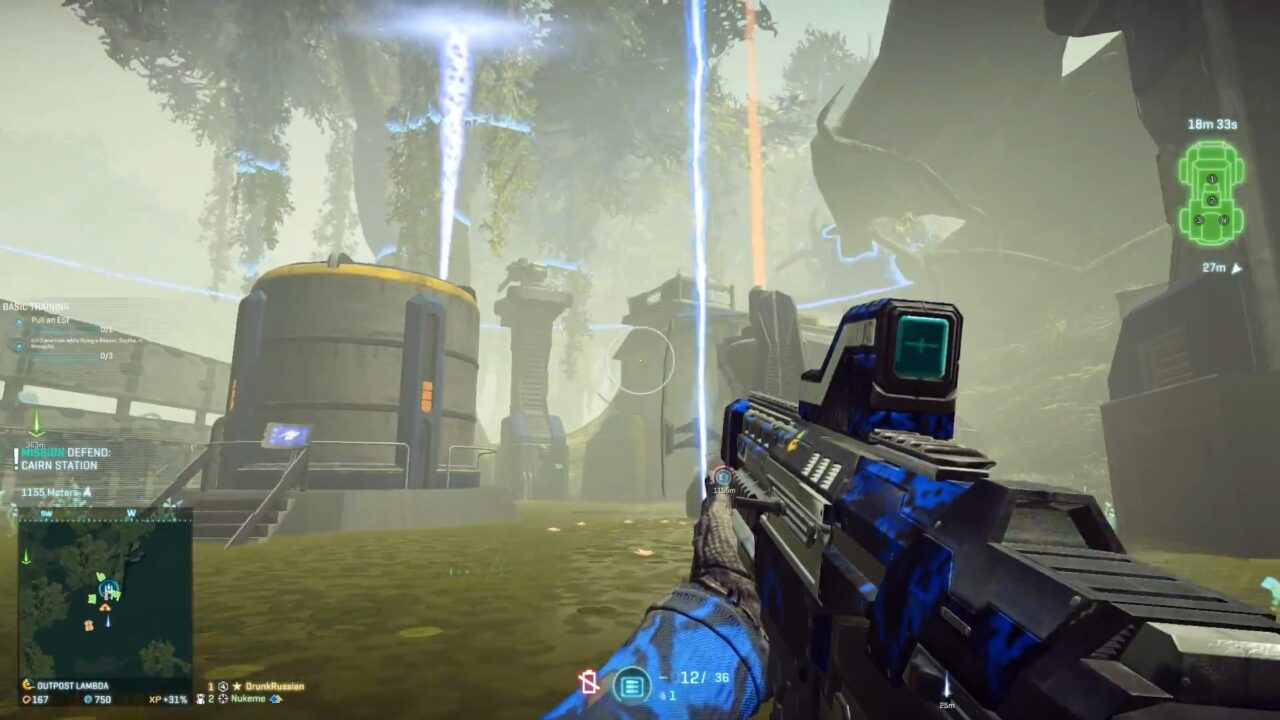Click the W marker on the compass bar

coord(131,513)
